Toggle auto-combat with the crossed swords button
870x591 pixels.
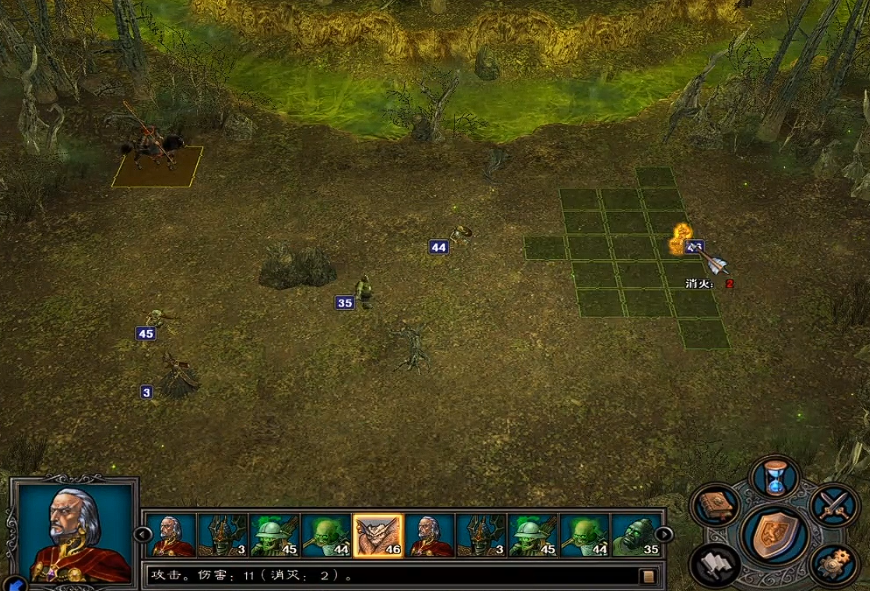point(833,504)
